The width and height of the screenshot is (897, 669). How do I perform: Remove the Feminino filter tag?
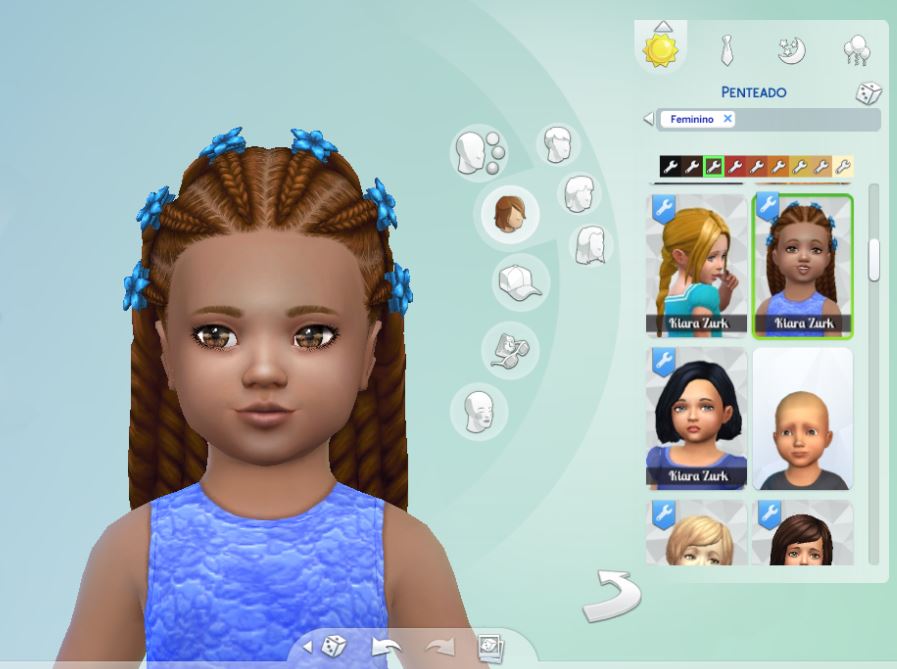728,119
